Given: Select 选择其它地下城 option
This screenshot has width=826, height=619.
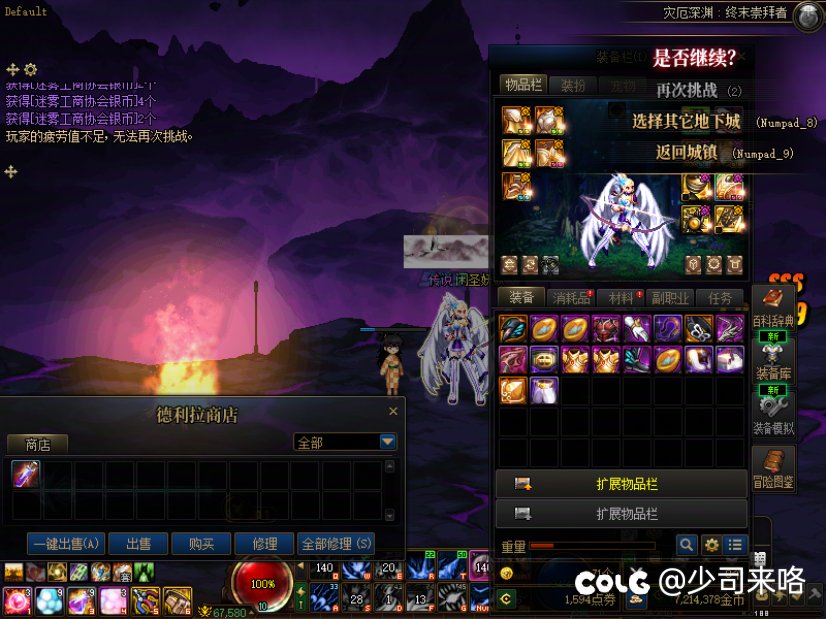Looking at the screenshot, I should [x=686, y=122].
